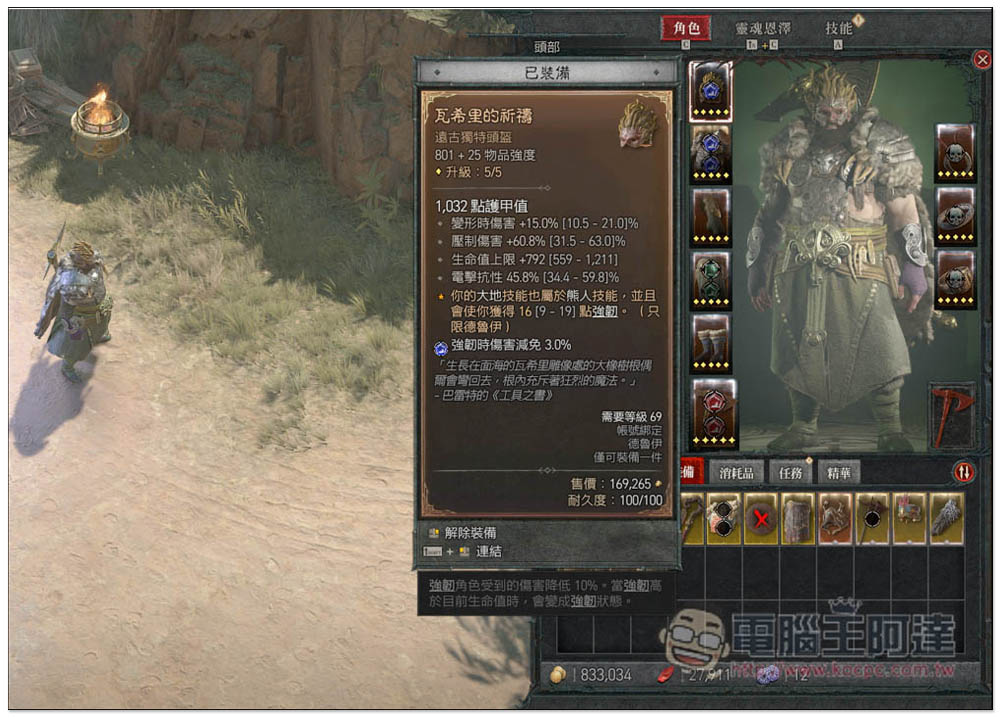The height and width of the screenshot is (718, 1000).
Task: Open the 技能 skills tab
Action: [839, 28]
